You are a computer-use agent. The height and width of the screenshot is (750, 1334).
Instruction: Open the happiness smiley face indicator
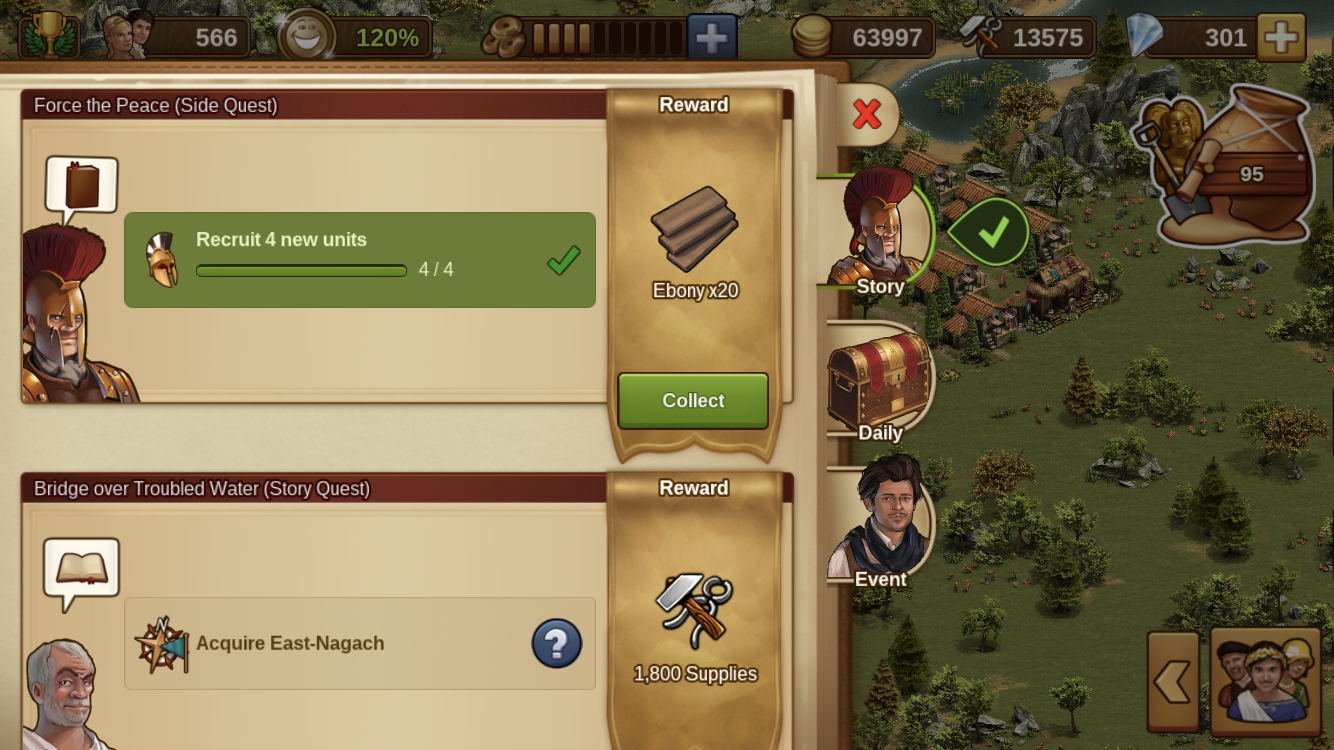[x=305, y=37]
